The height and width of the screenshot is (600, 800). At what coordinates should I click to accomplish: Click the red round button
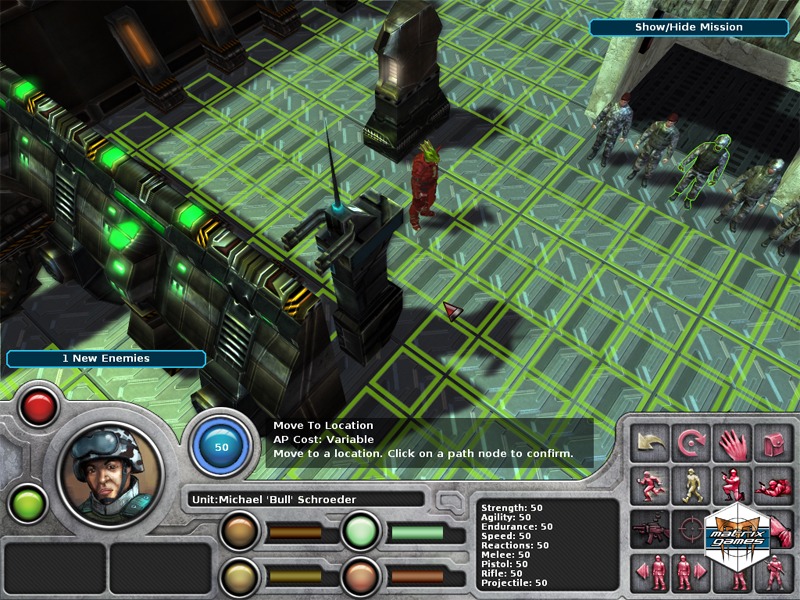click(40, 407)
